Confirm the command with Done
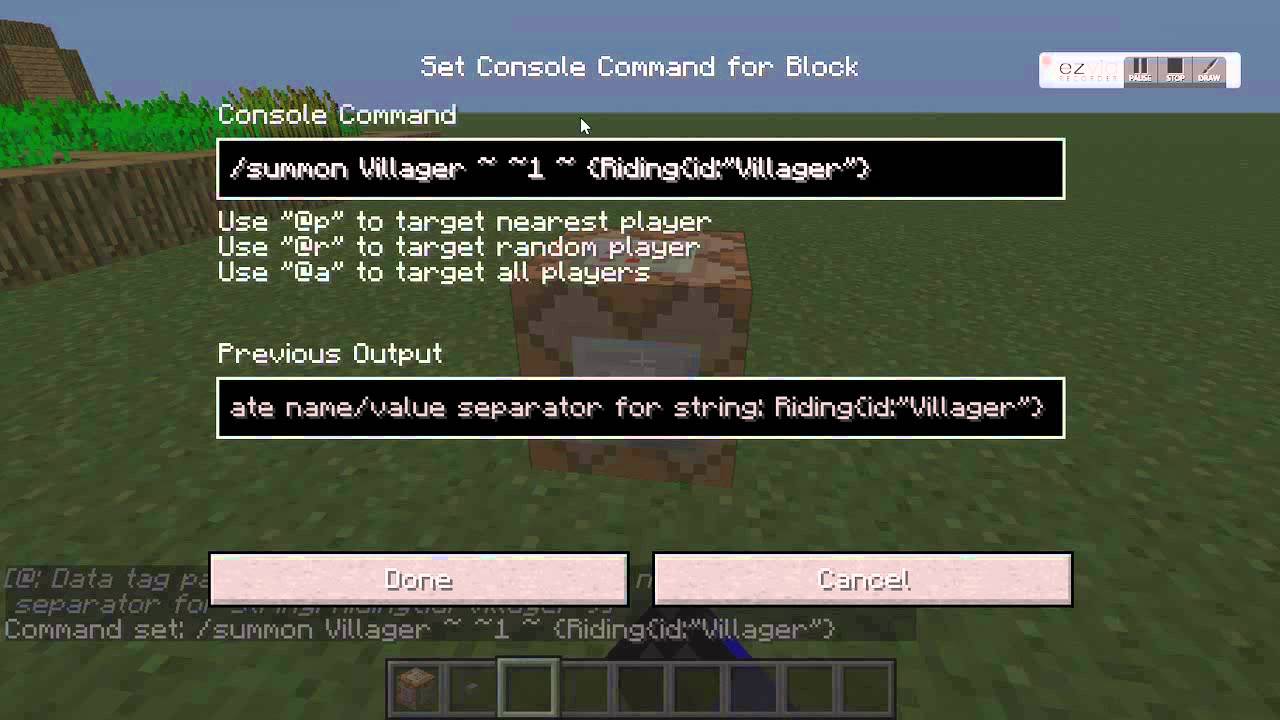The image size is (1280, 720). (x=419, y=580)
